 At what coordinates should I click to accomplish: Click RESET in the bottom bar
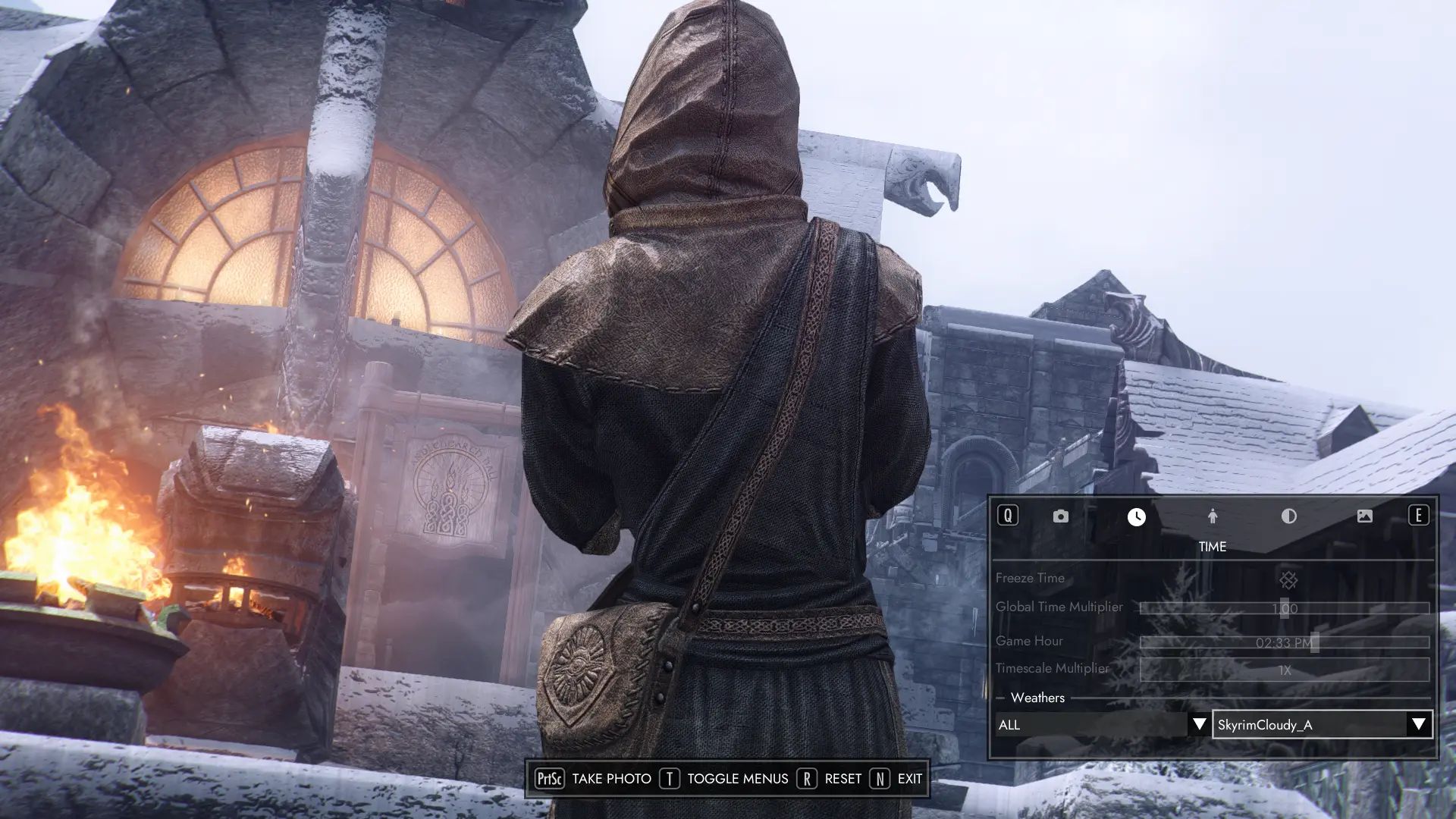(x=842, y=779)
